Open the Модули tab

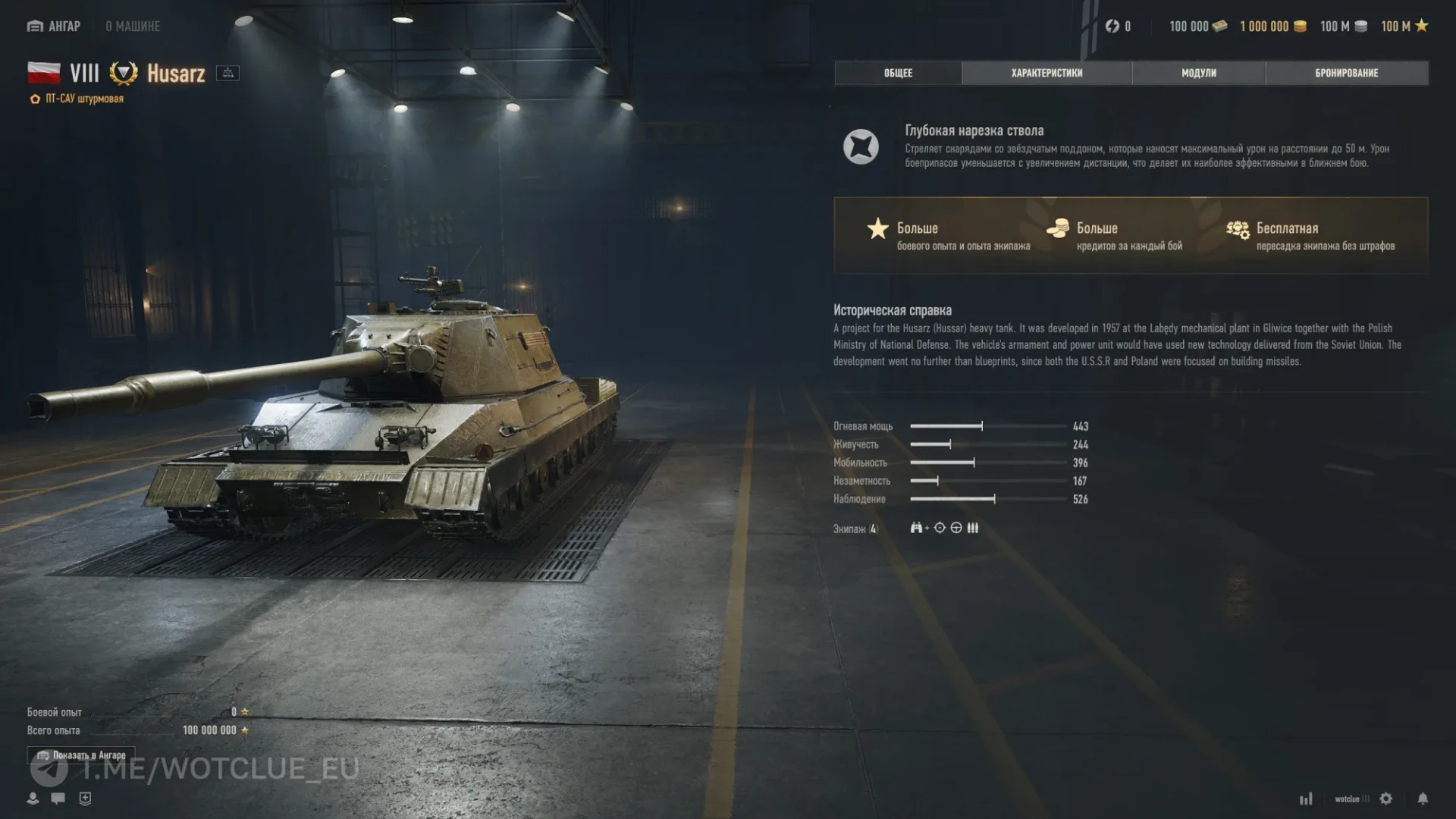coord(1198,73)
